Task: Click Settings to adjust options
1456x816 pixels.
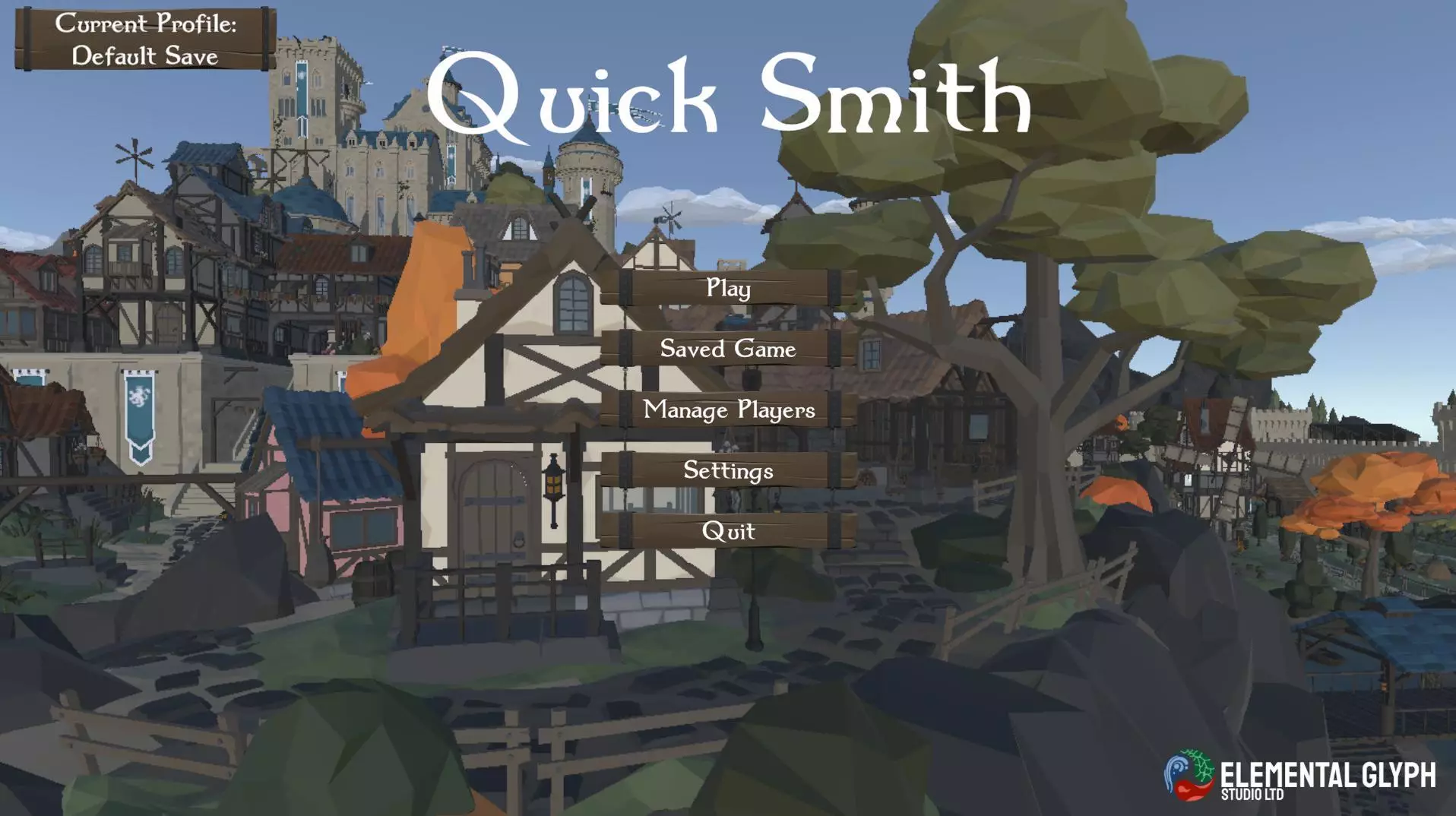Action: [727, 471]
